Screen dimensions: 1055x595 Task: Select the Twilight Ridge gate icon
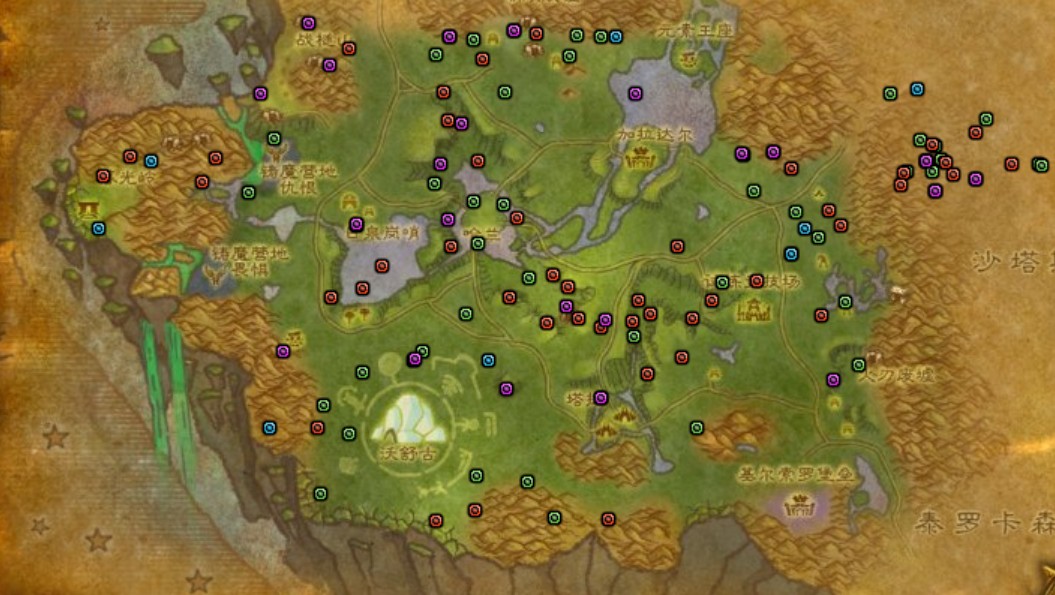point(86,209)
